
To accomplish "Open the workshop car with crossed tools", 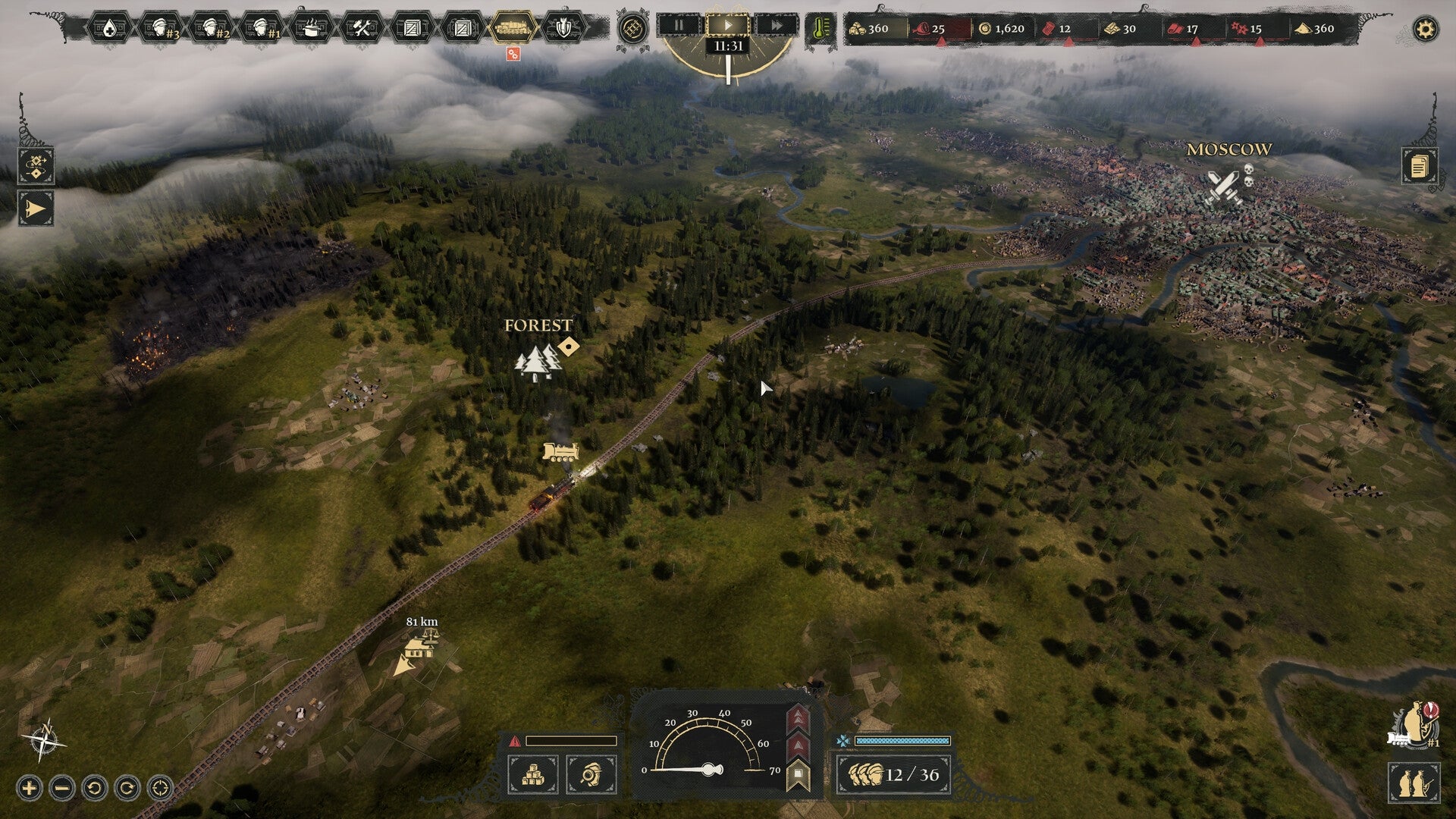I will click(363, 29).
